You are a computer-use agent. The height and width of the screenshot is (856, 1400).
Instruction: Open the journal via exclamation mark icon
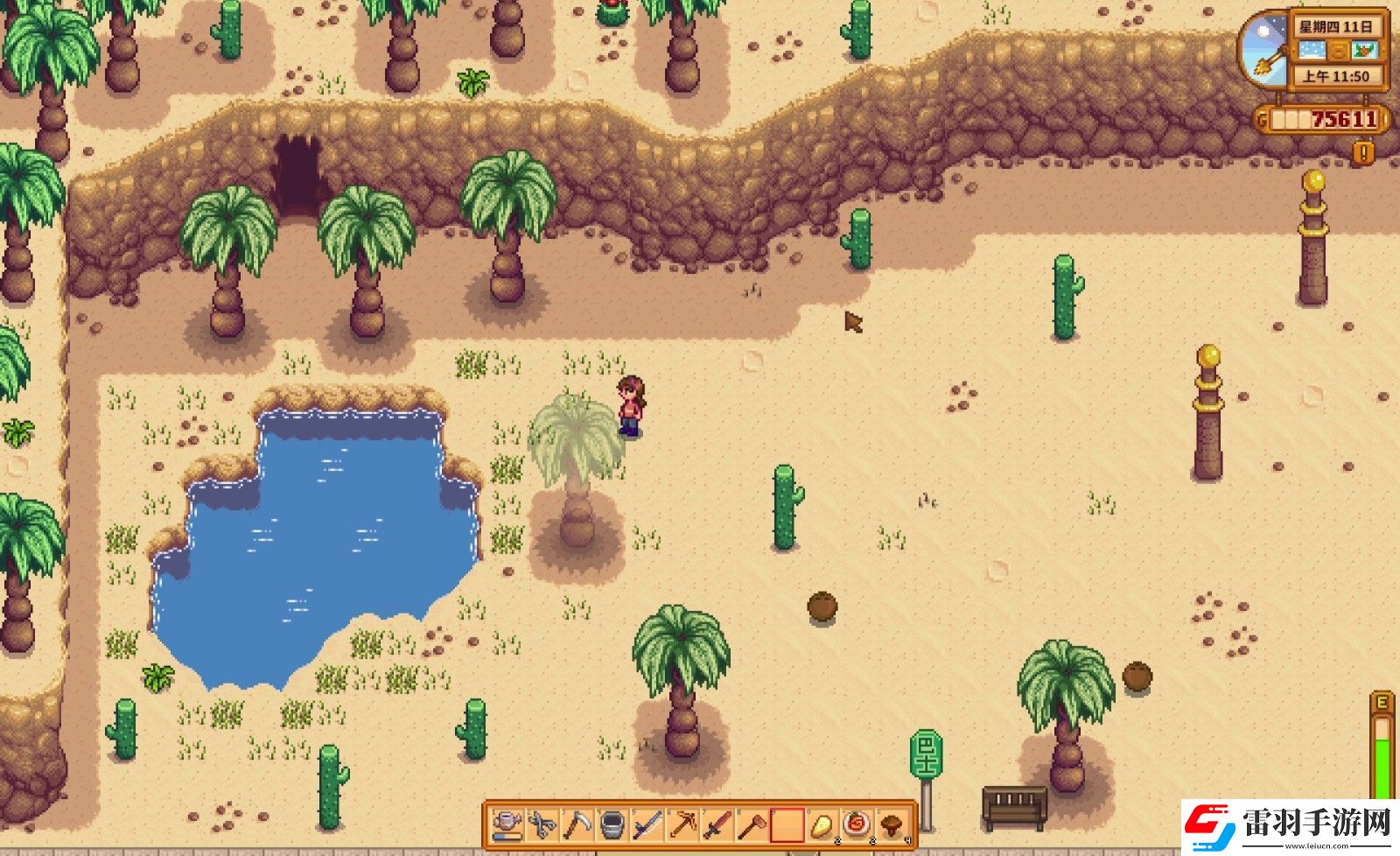click(1362, 153)
